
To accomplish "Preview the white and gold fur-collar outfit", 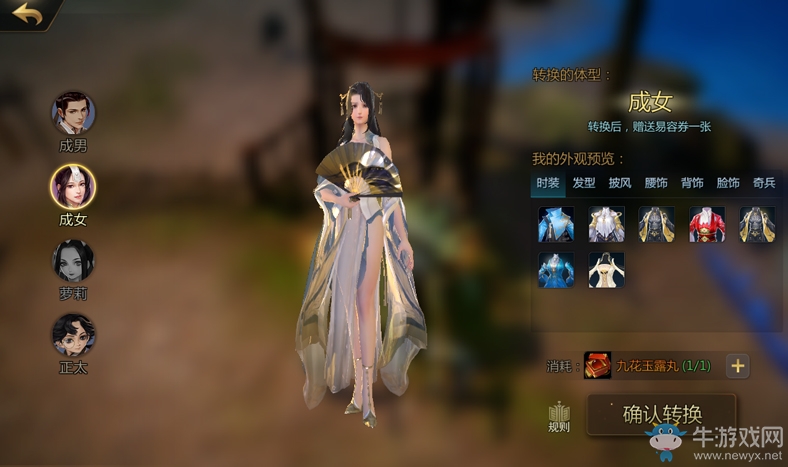I will tap(607, 225).
